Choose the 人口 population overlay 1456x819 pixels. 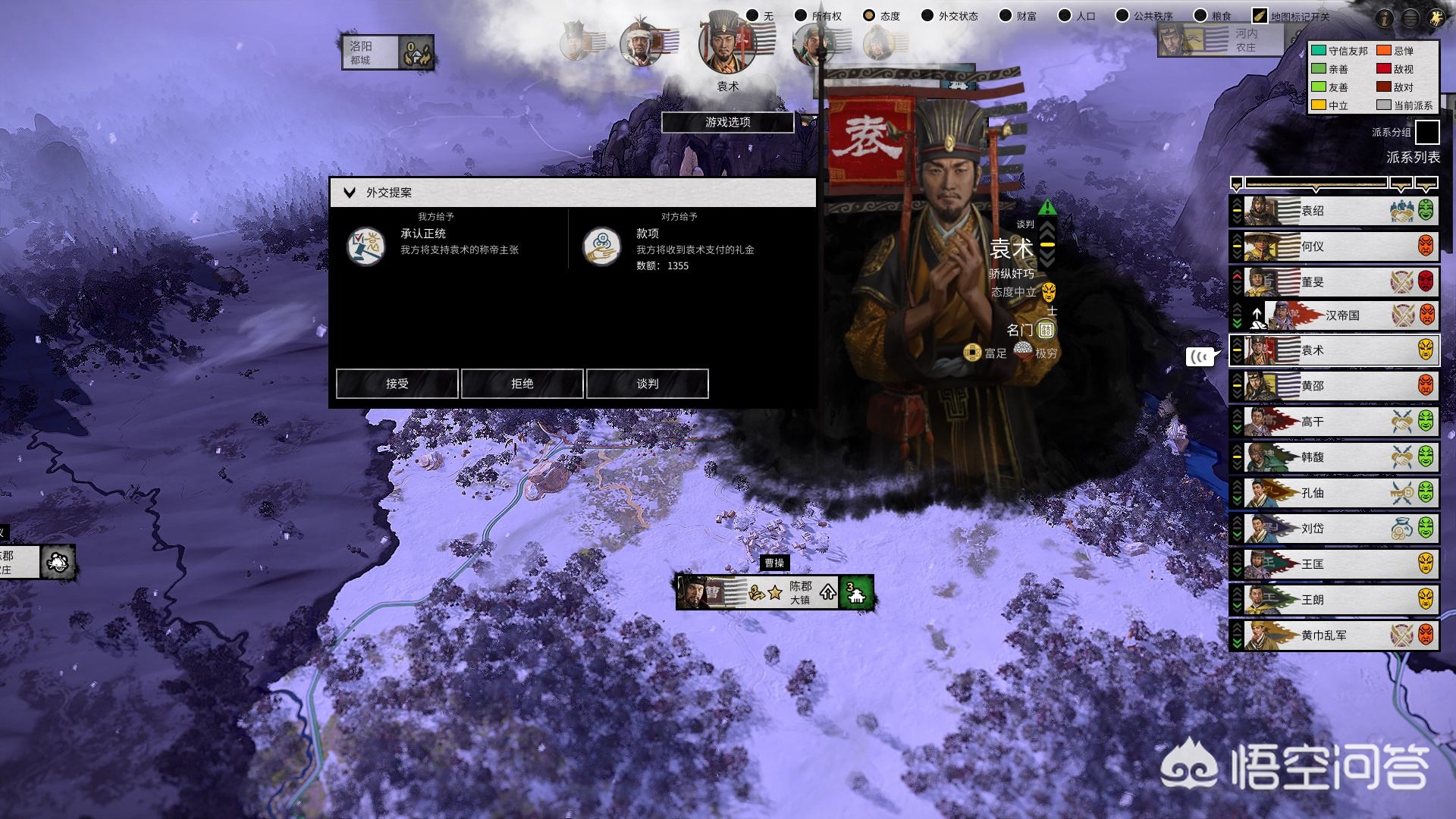click(1065, 16)
